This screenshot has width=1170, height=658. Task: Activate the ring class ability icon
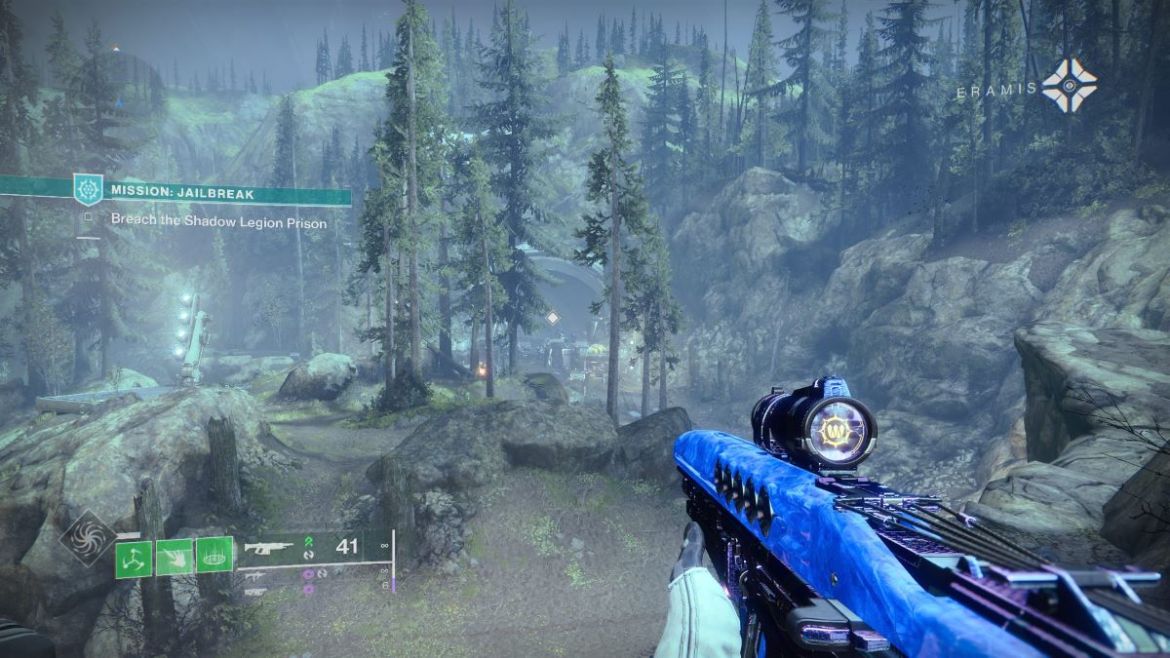coord(214,555)
